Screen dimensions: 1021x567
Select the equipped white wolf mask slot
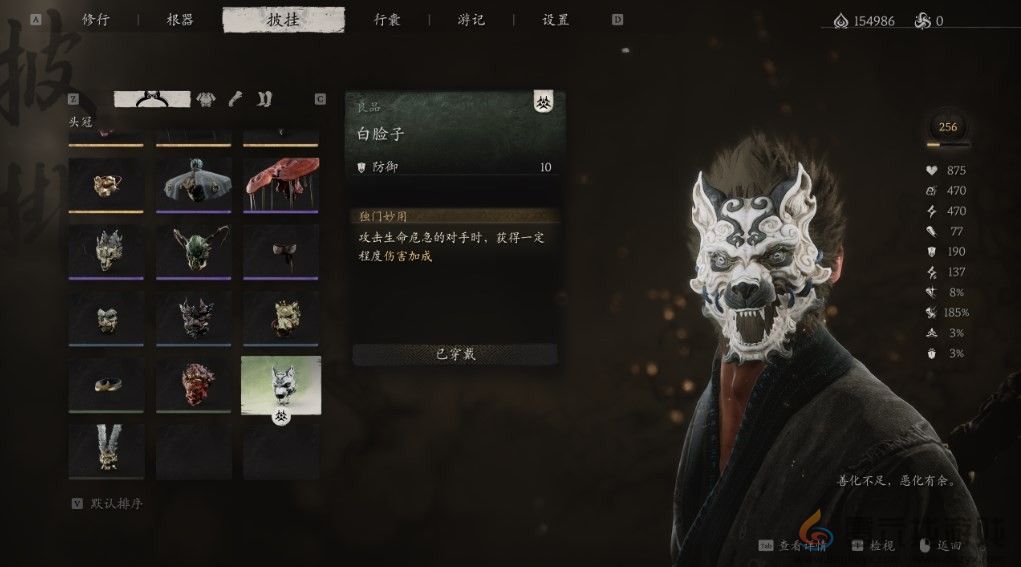point(281,384)
